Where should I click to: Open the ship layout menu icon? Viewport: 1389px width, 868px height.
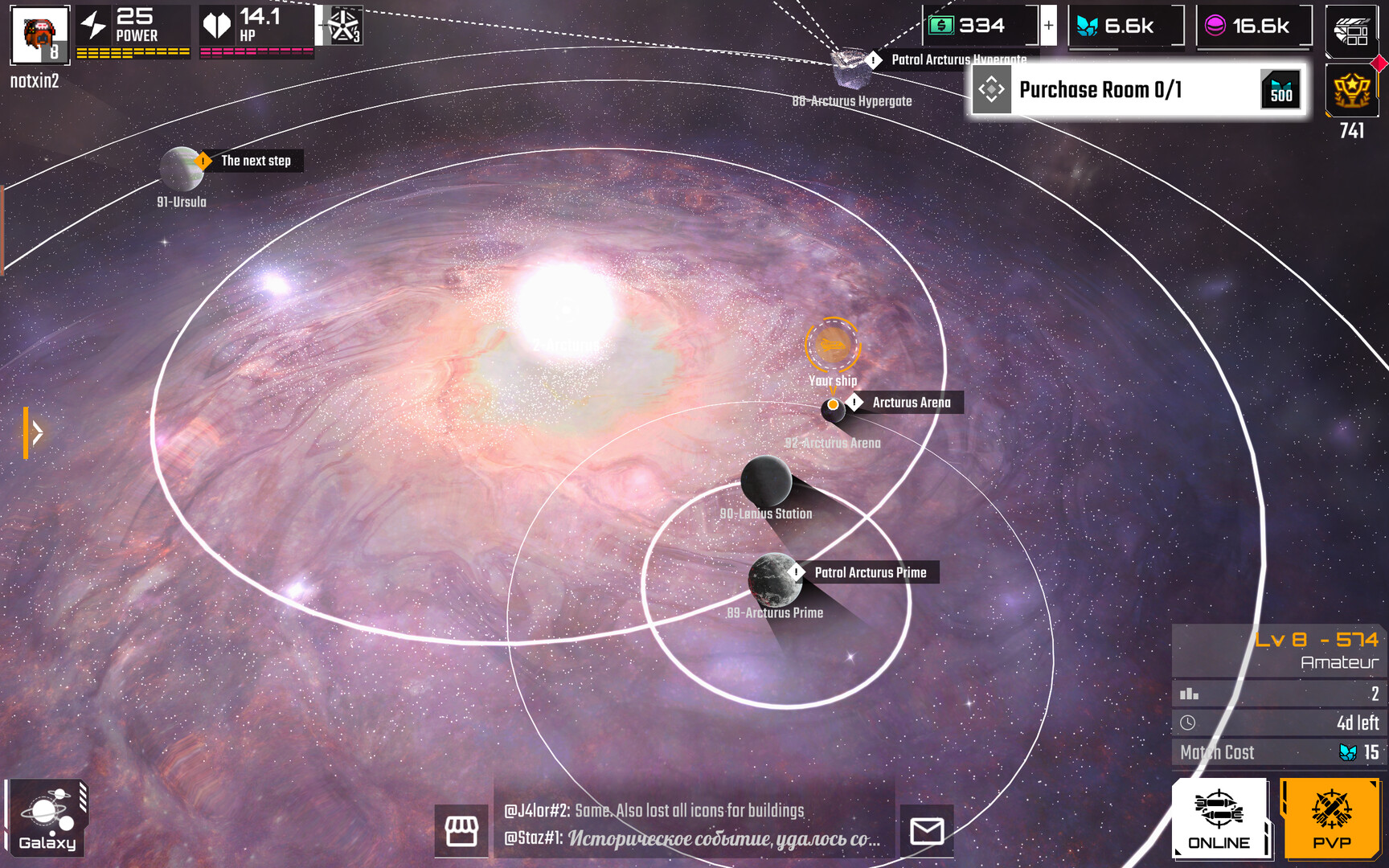coord(1352,31)
